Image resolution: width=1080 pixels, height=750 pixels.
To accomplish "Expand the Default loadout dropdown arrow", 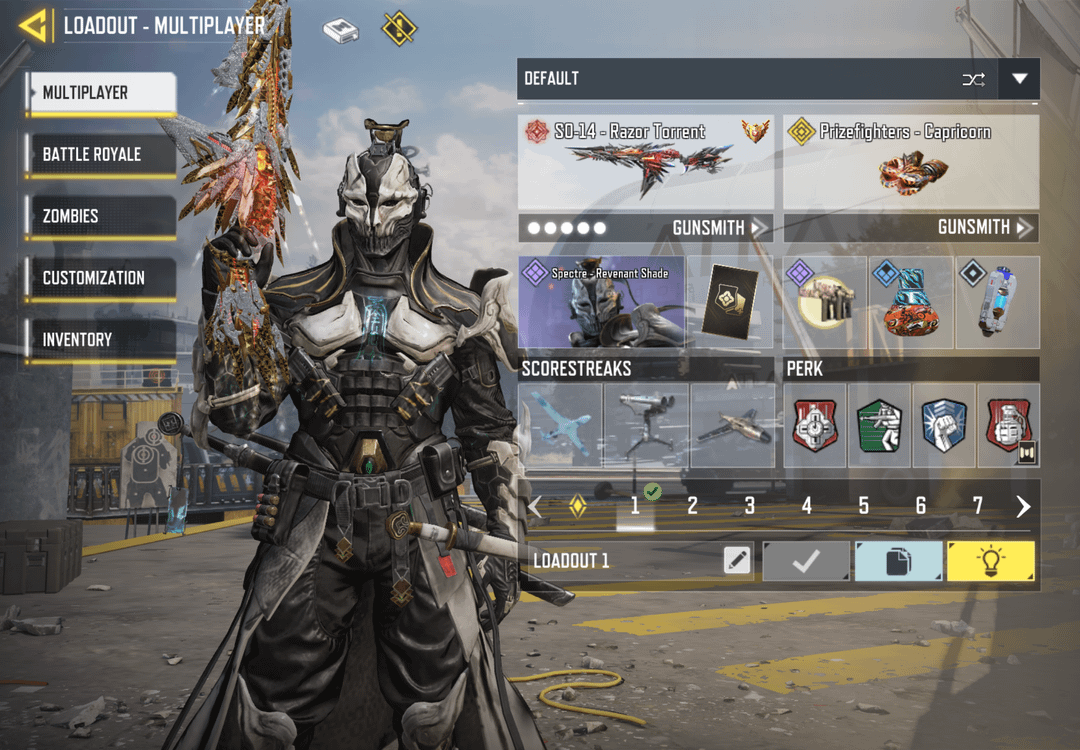I will click(1019, 79).
